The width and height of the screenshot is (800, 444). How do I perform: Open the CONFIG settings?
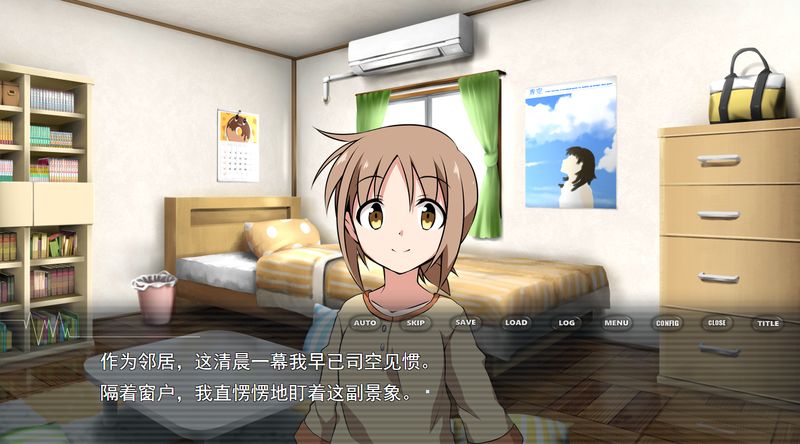tap(666, 323)
